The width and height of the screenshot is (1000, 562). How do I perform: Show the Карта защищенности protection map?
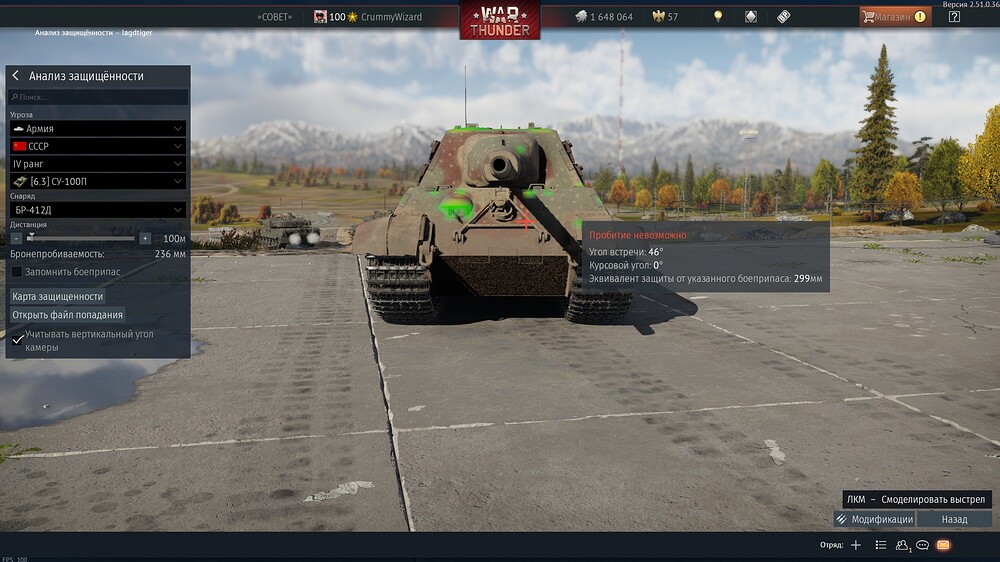[58, 296]
